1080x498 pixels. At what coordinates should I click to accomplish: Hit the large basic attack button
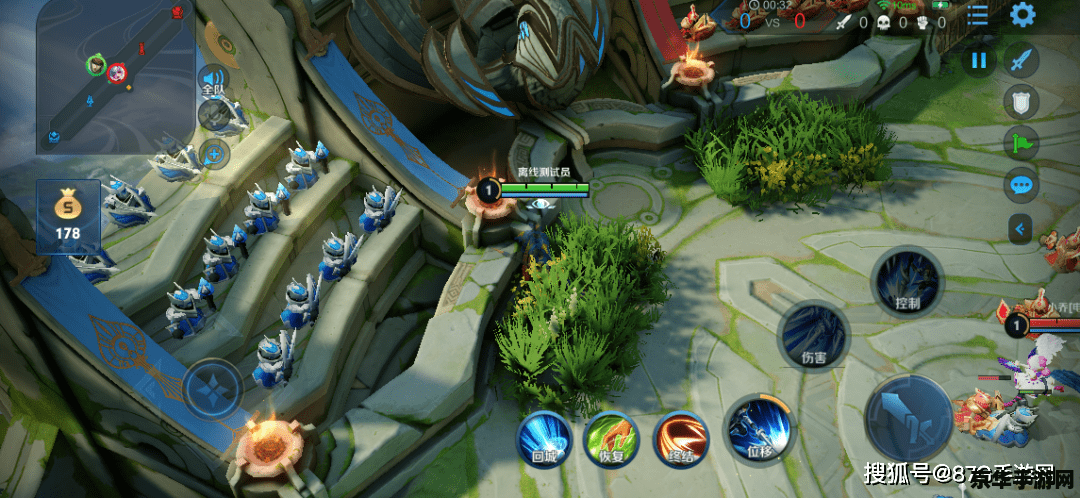(x=908, y=419)
